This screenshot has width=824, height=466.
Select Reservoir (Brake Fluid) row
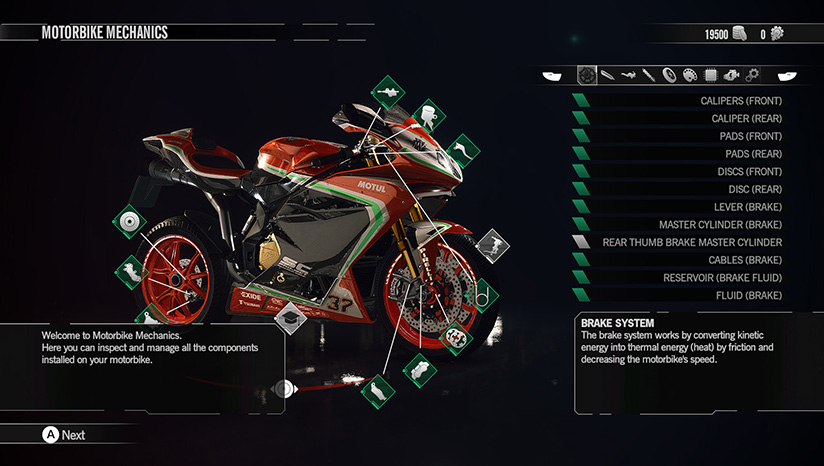(722, 278)
